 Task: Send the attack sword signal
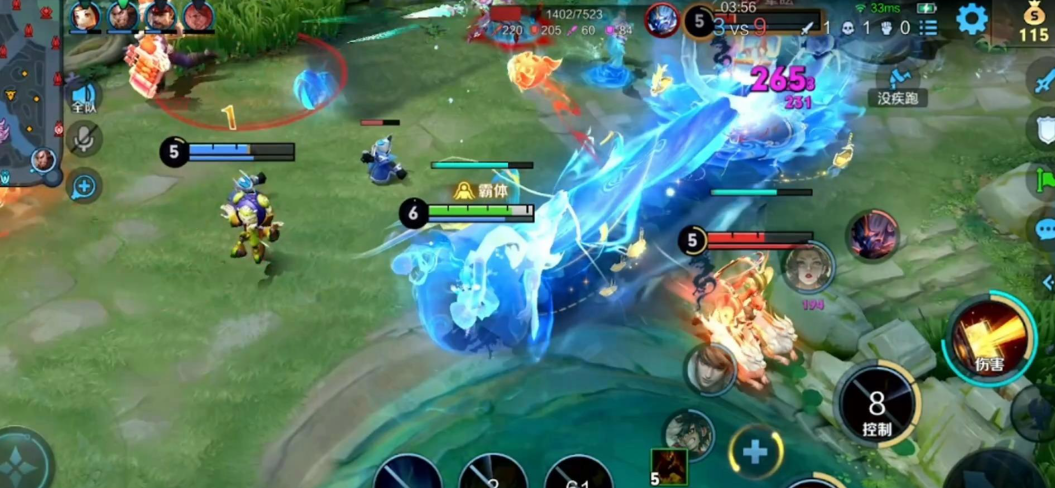[1042, 77]
